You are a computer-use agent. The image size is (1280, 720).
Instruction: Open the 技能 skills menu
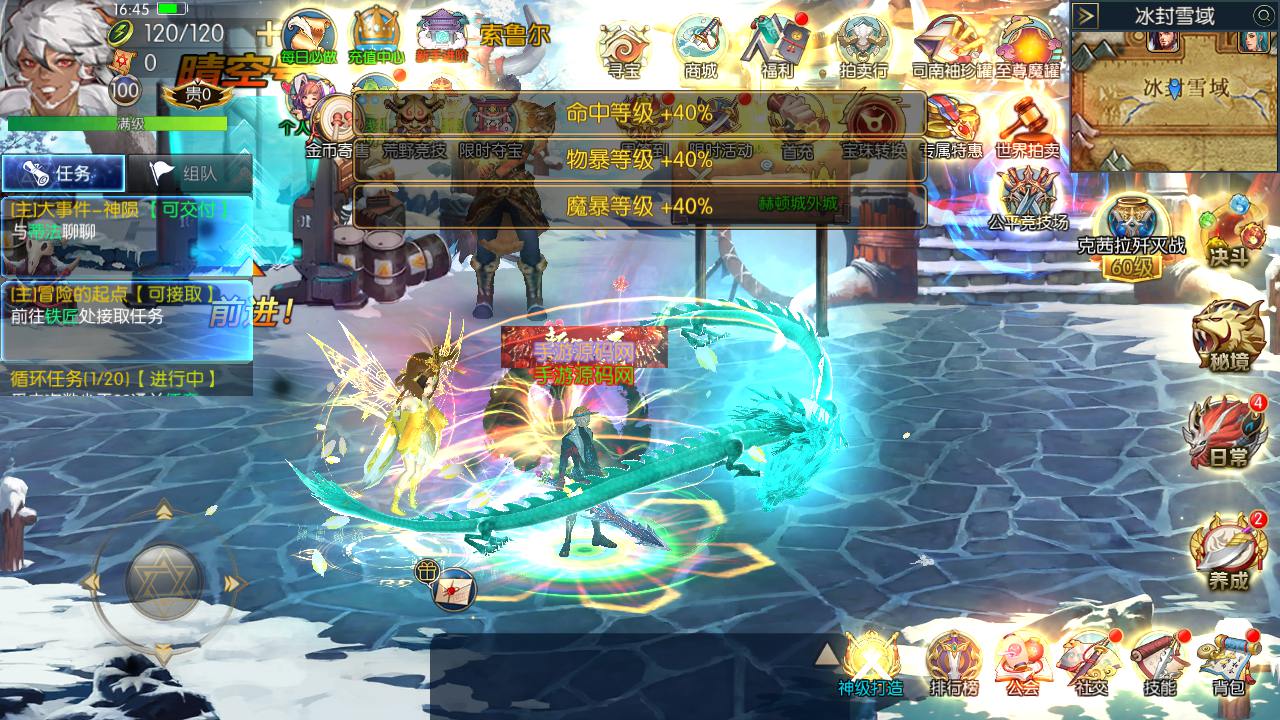(x=1160, y=663)
